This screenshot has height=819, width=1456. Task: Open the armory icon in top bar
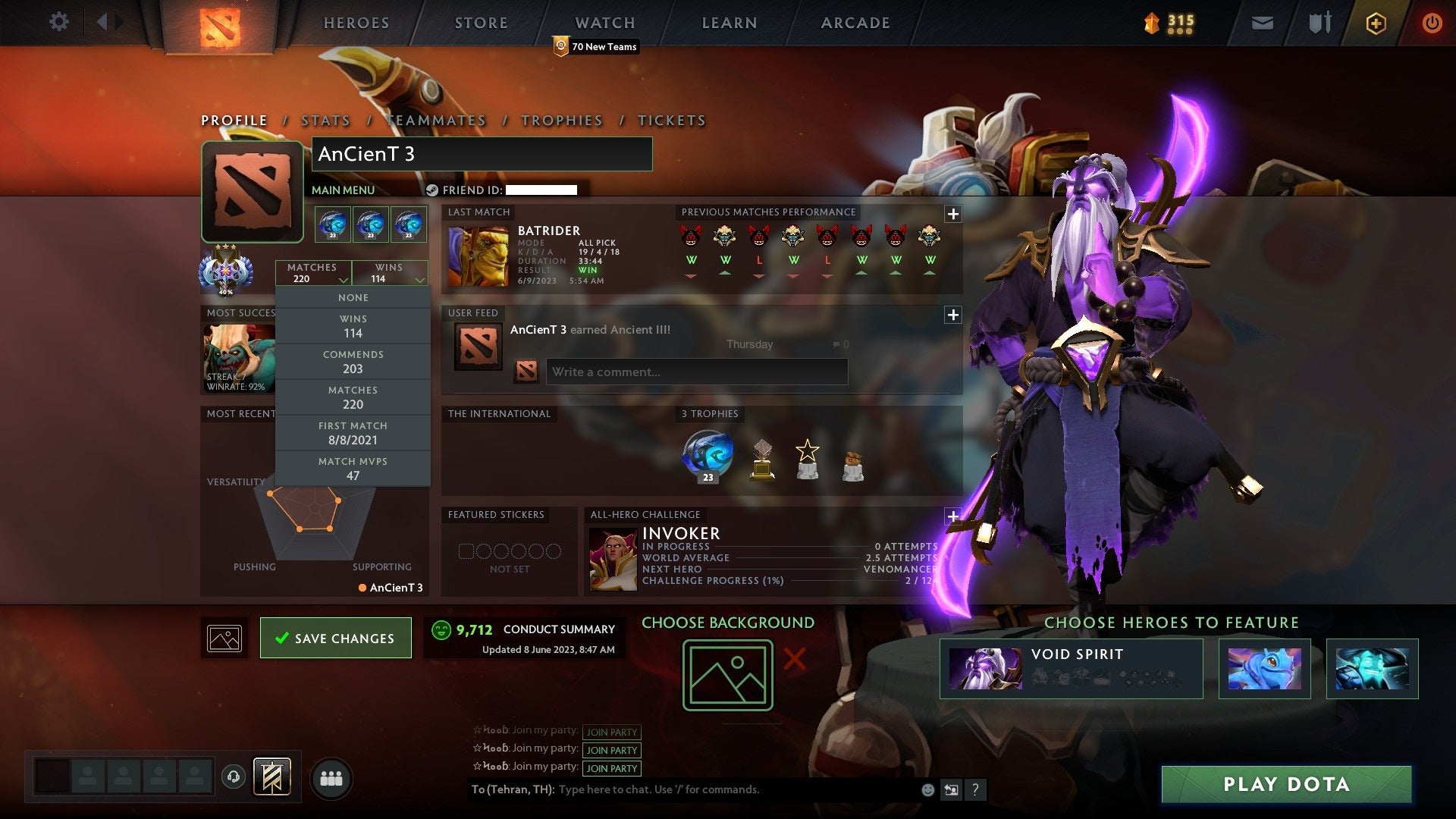tap(1318, 22)
